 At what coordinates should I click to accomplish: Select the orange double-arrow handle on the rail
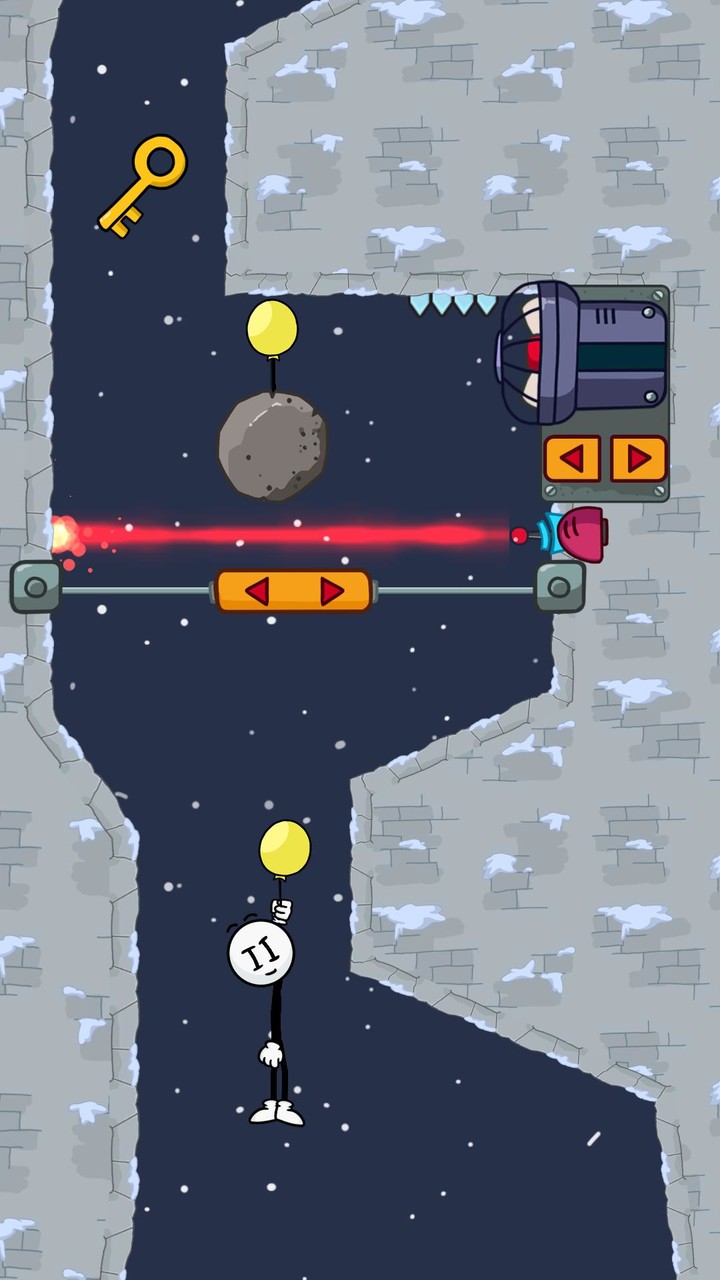(293, 591)
